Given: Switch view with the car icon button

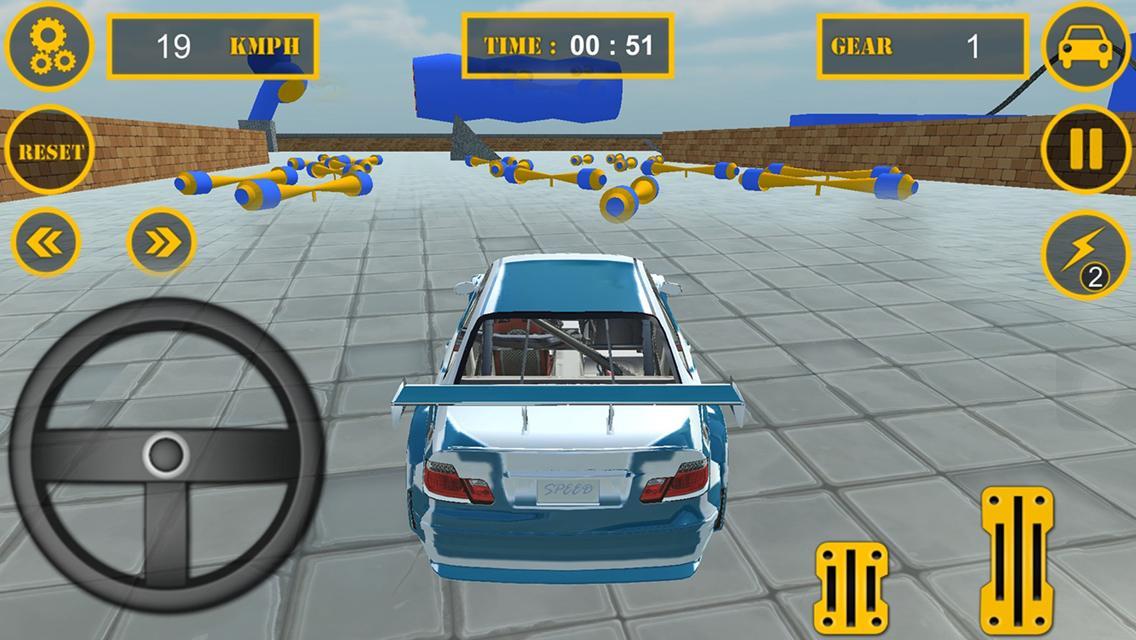Looking at the screenshot, I should [1085, 47].
